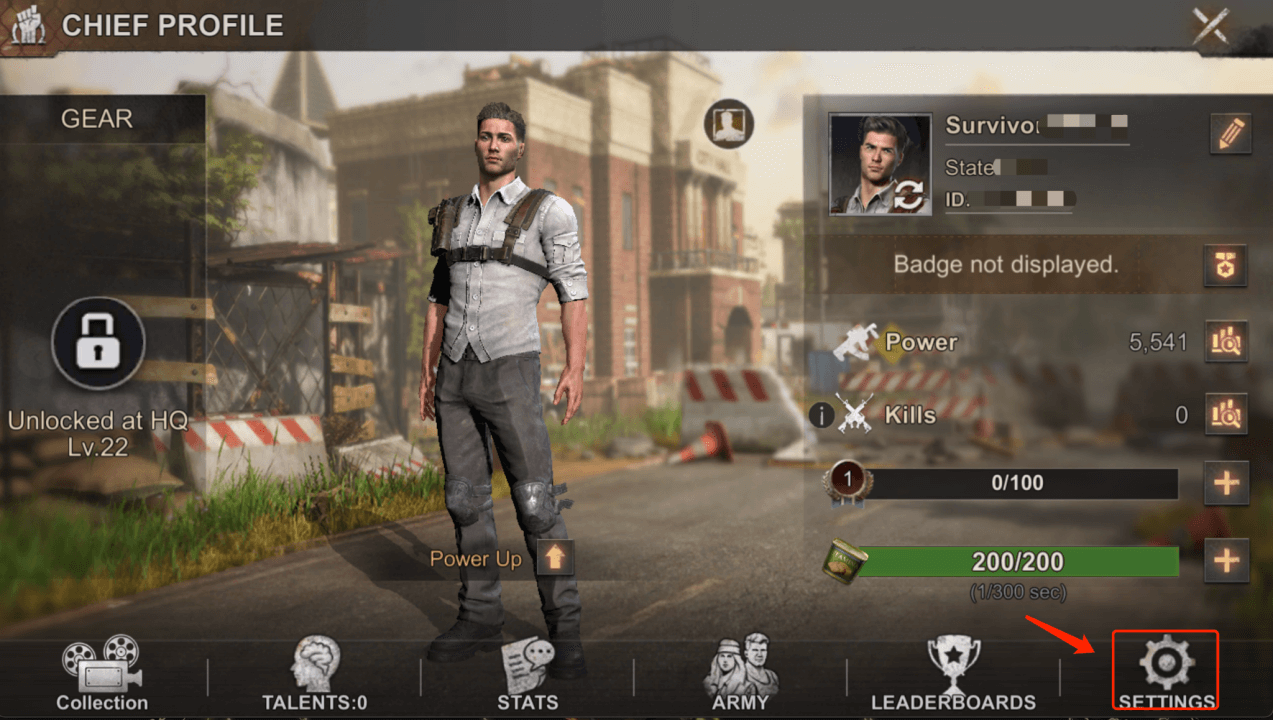Click the Kills info icon
1273x720 pixels.
coord(821,413)
